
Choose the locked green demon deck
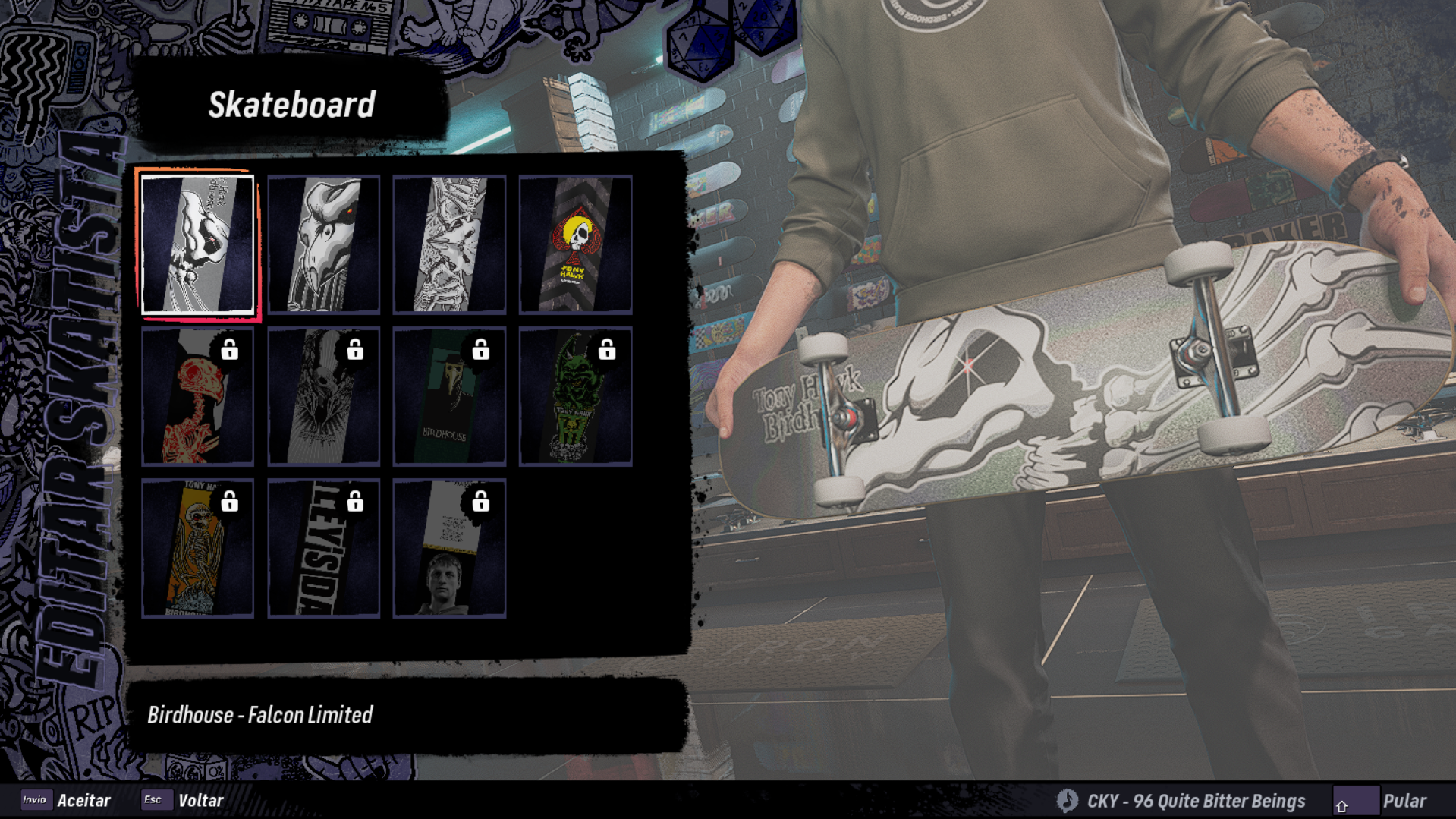tap(575, 396)
